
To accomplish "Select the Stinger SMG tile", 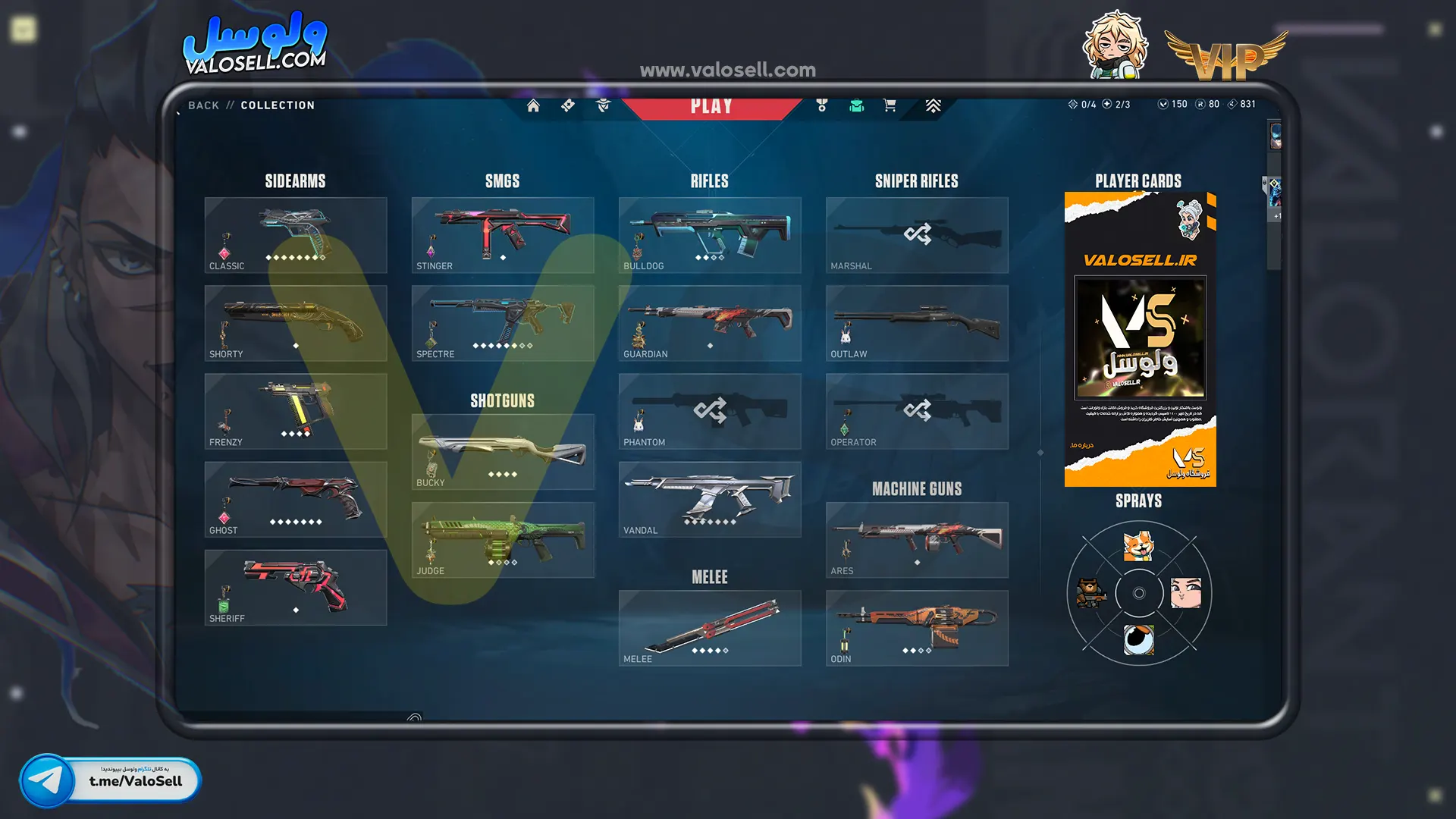I will point(503,235).
